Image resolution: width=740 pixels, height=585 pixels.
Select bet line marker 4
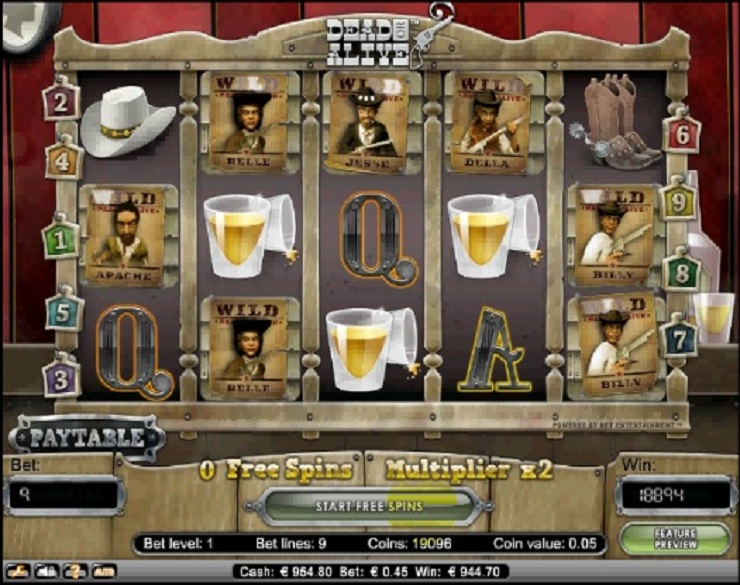pos(63,158)
